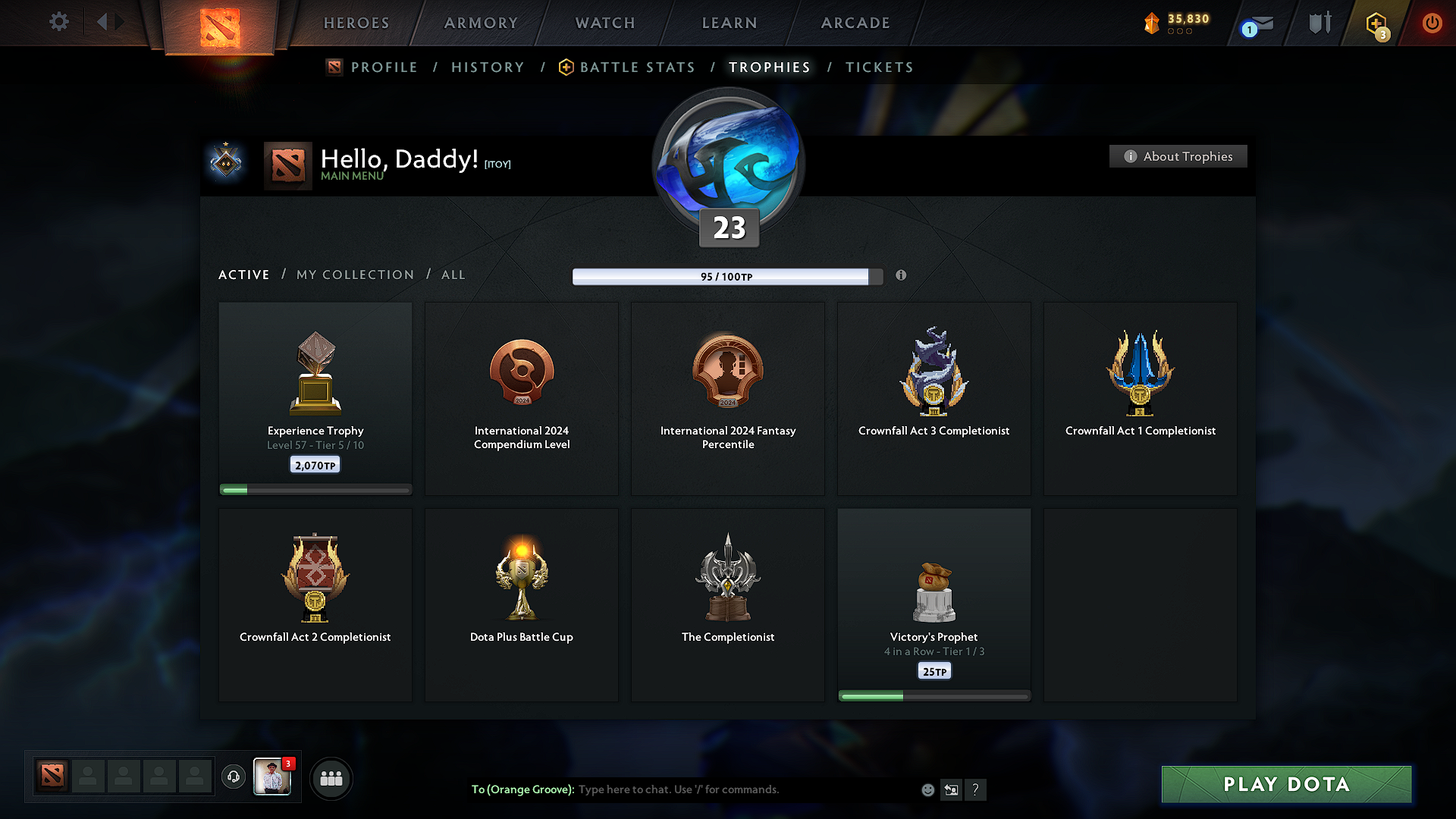The image size is (1456, 819).
Task: Switch to the MY COLLECTION filter
Action: point(354,275)
